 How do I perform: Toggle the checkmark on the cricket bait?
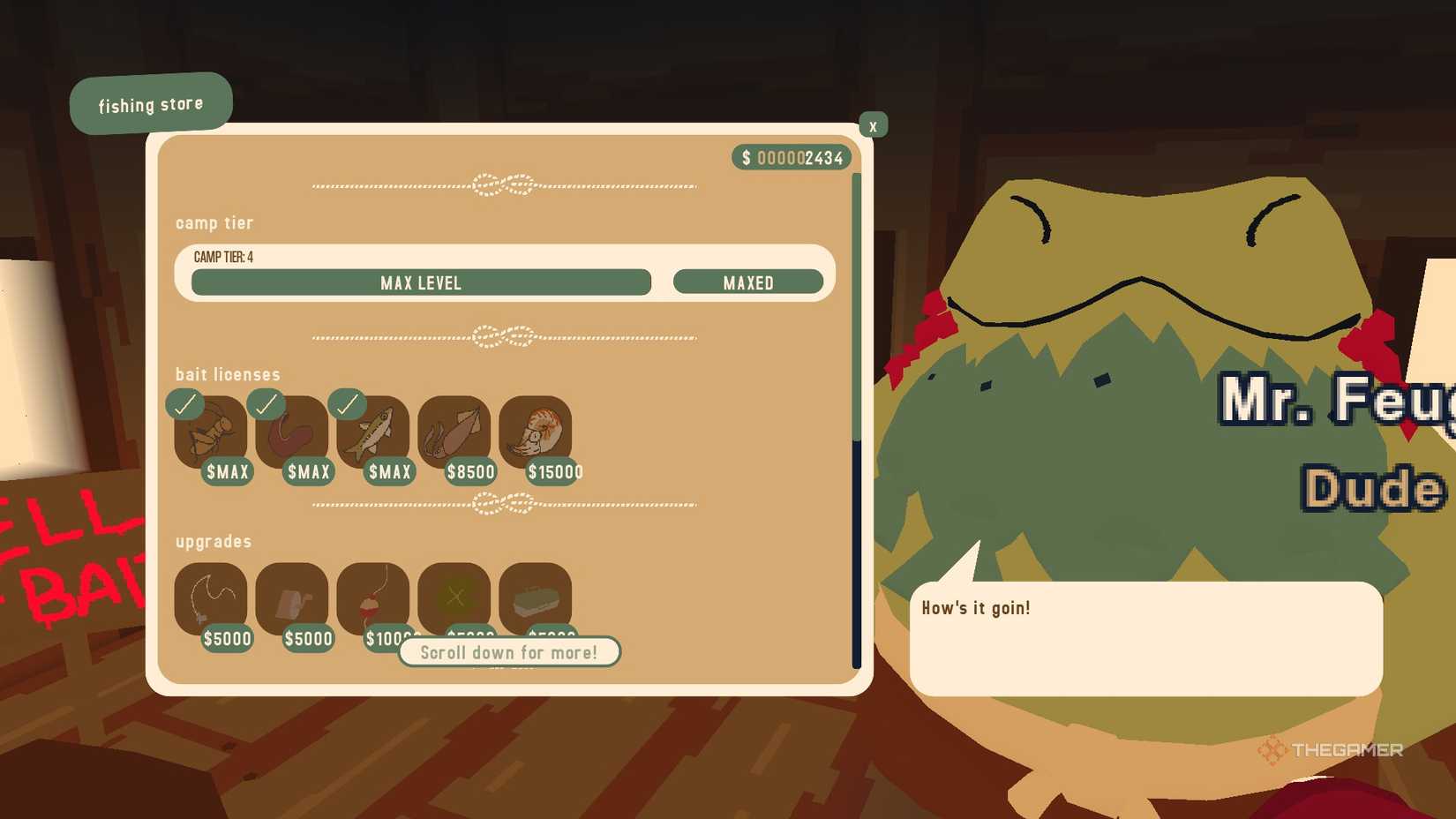point(185,404)
